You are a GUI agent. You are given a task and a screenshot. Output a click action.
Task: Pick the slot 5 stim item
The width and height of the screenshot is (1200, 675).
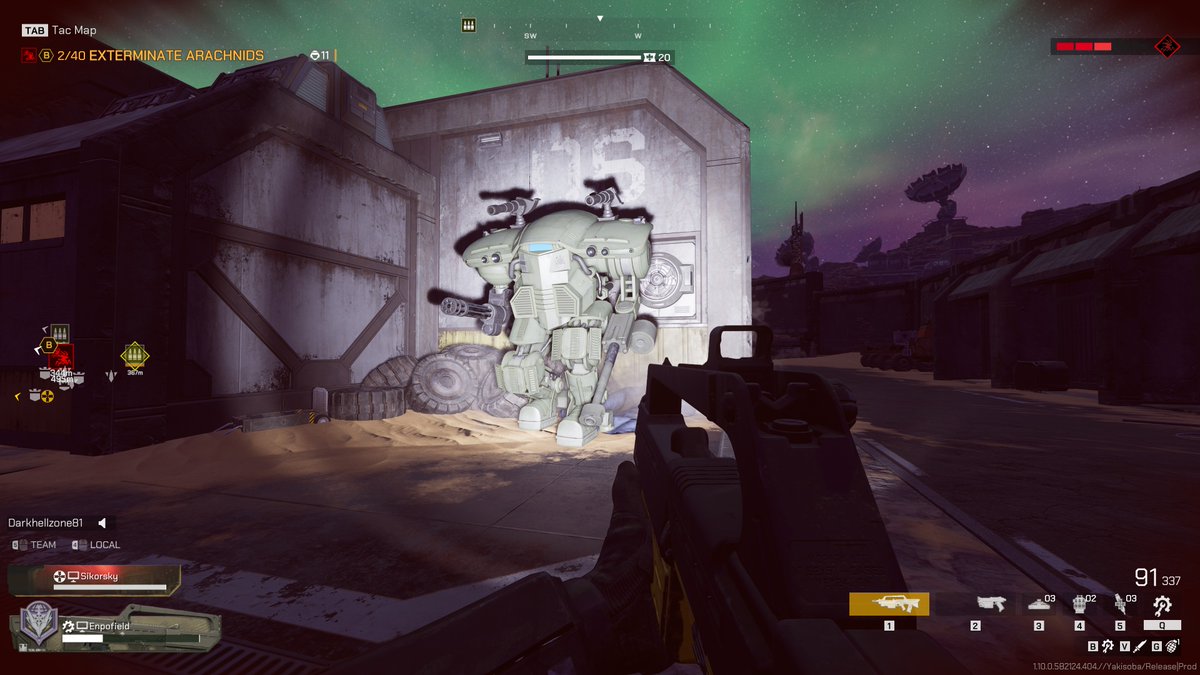pos(1121,603)
